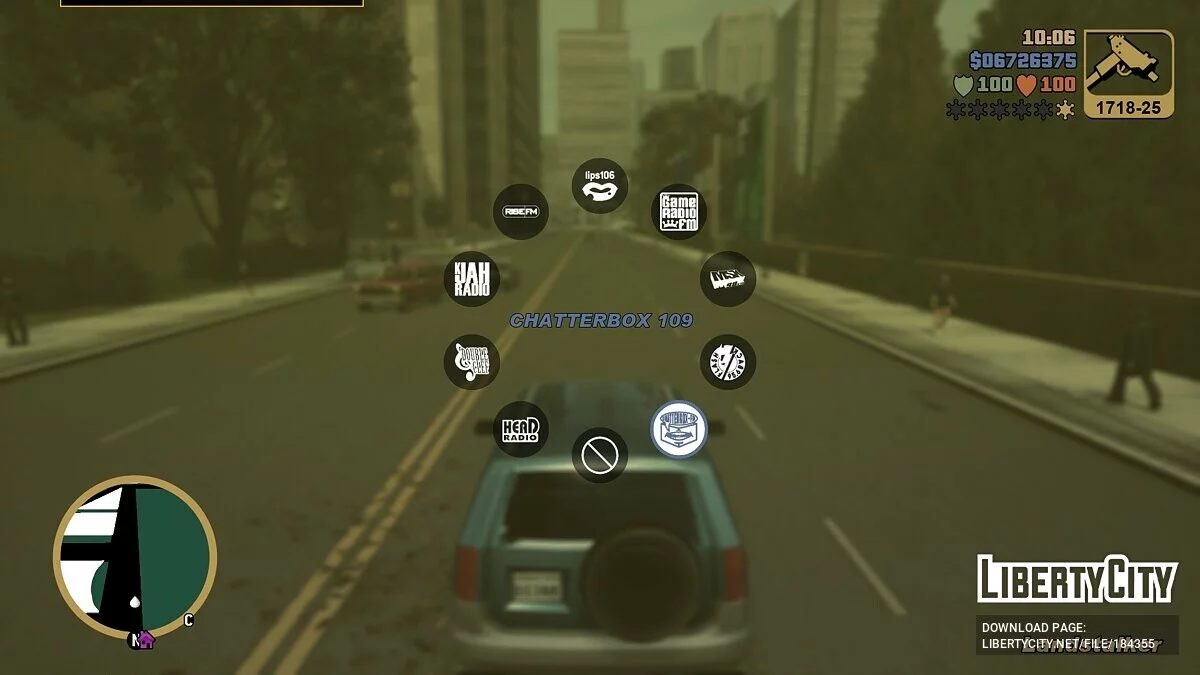Screen dimensions: 1200x675
Task: Turn the radio off
Action: [x=600, y=456]
